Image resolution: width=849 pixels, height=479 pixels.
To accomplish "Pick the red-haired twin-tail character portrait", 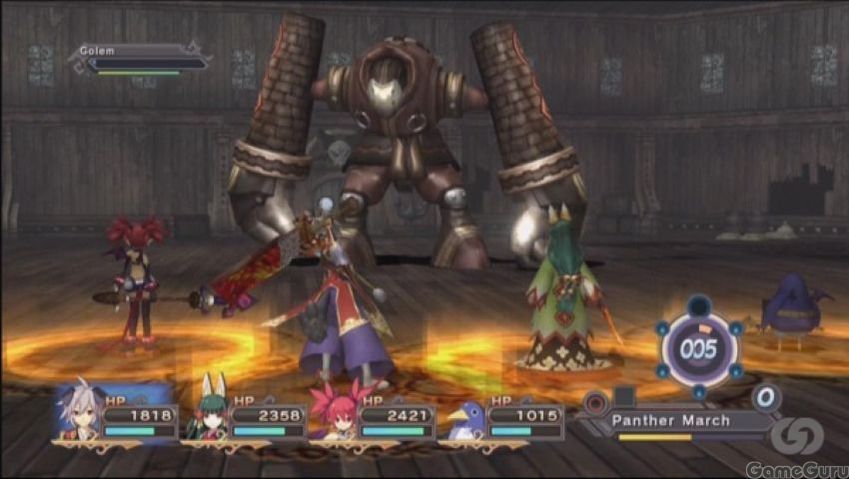I will click(335, 410).
